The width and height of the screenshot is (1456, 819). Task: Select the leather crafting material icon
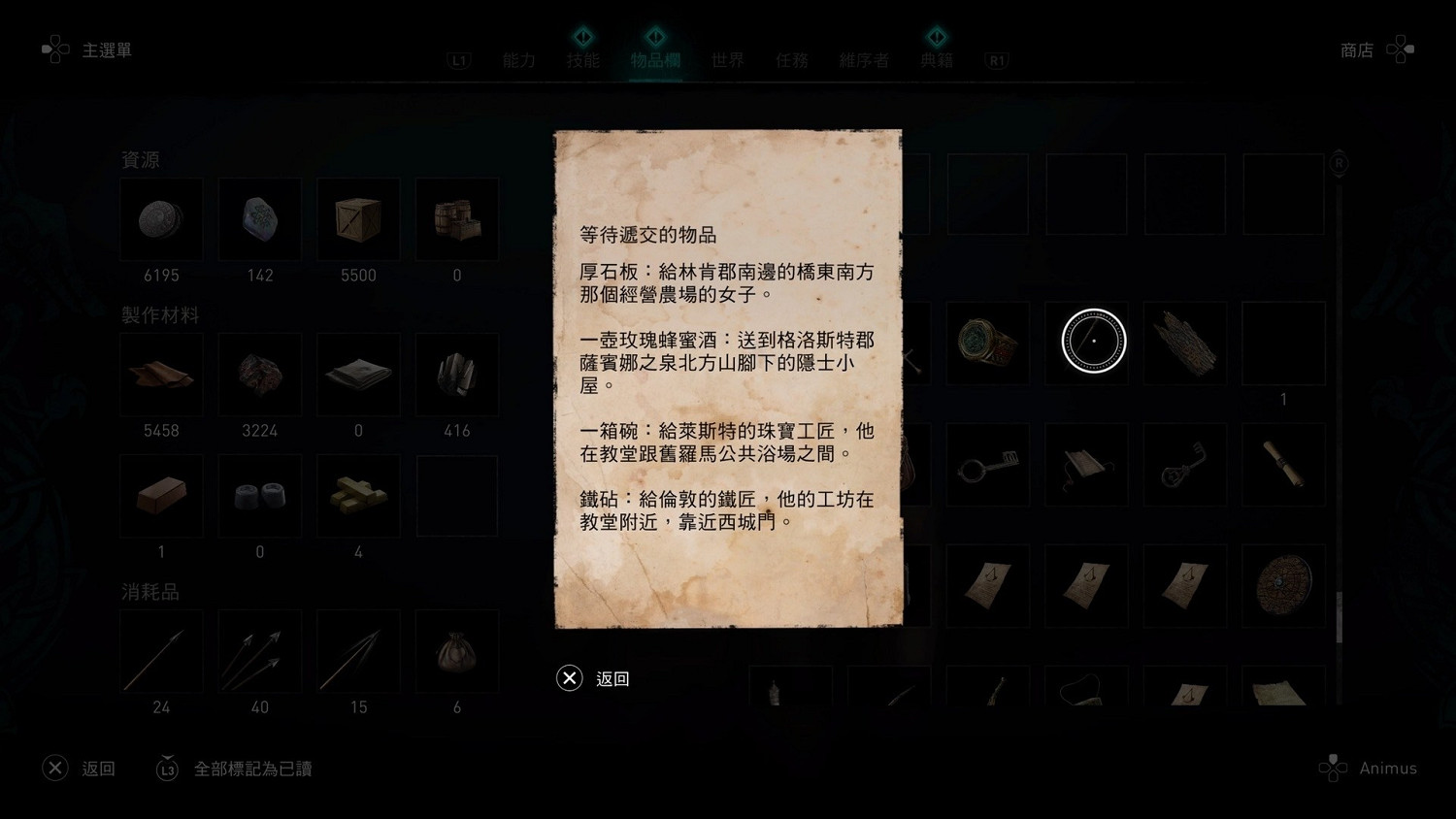click(161, 375)
